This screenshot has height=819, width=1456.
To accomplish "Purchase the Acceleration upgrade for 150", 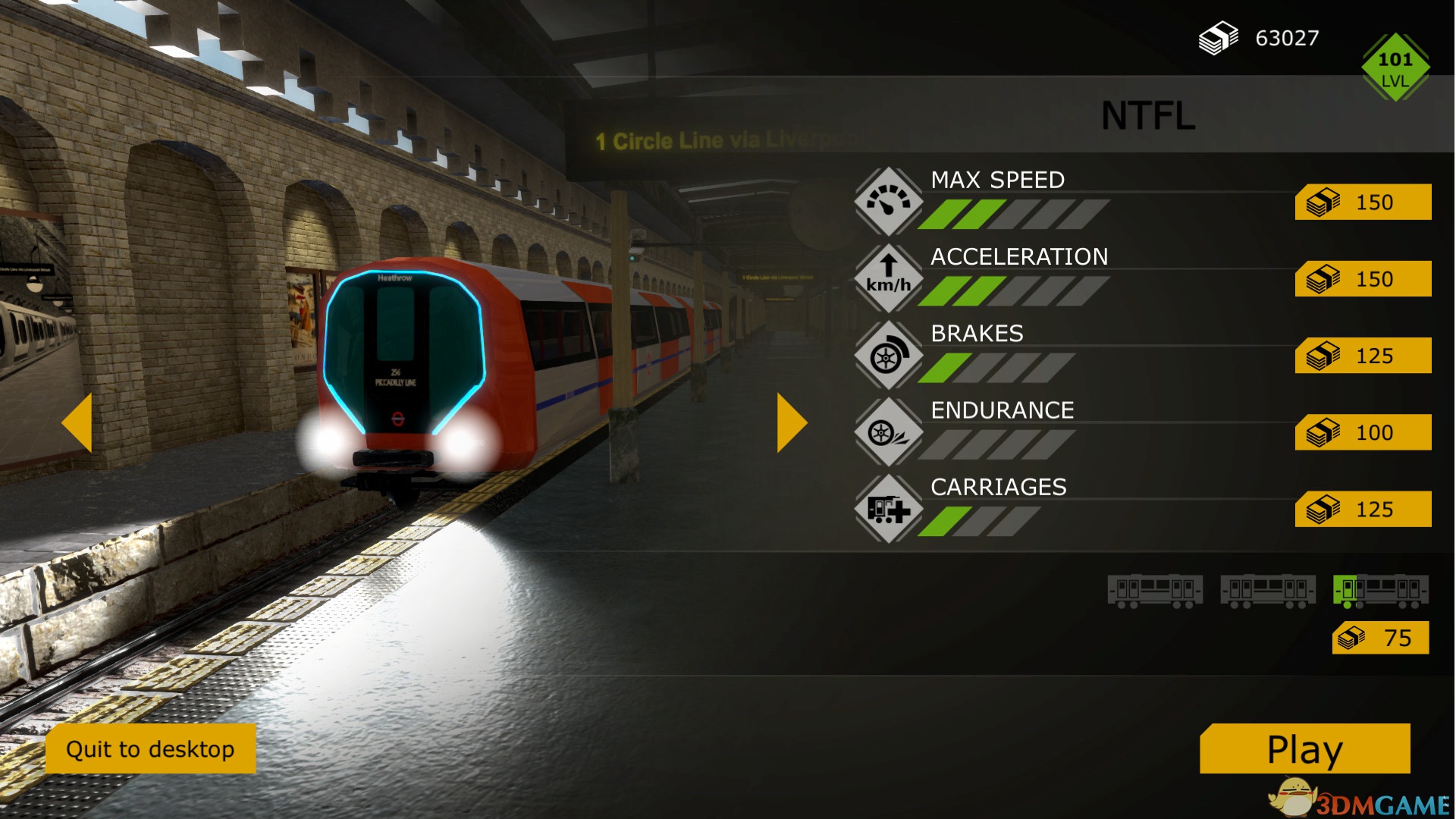I will 1363,279.
